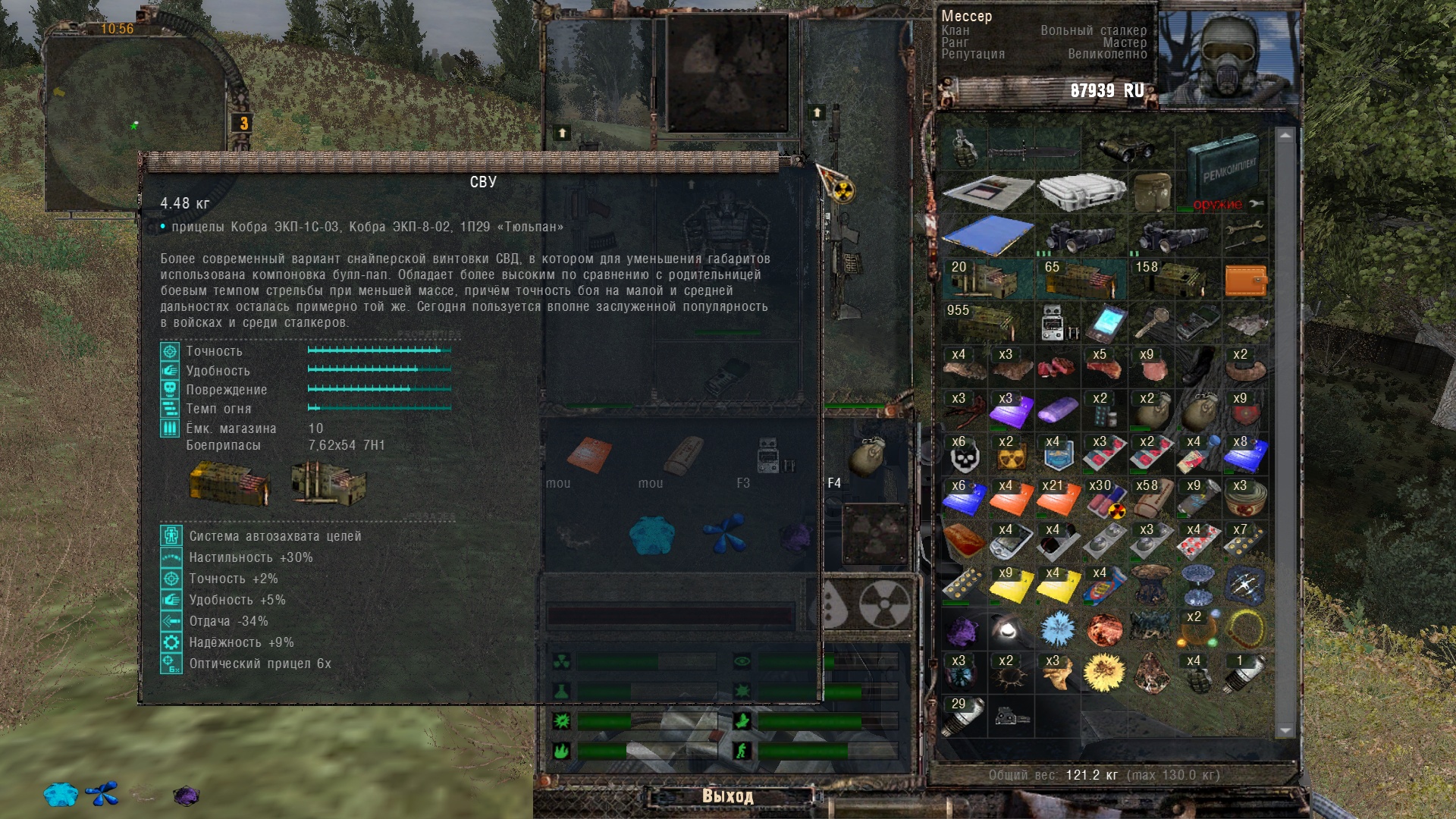Choose the yellow sunflower-shaped artifact
The image size is (1456, 819).
[x=1104, y=673]
